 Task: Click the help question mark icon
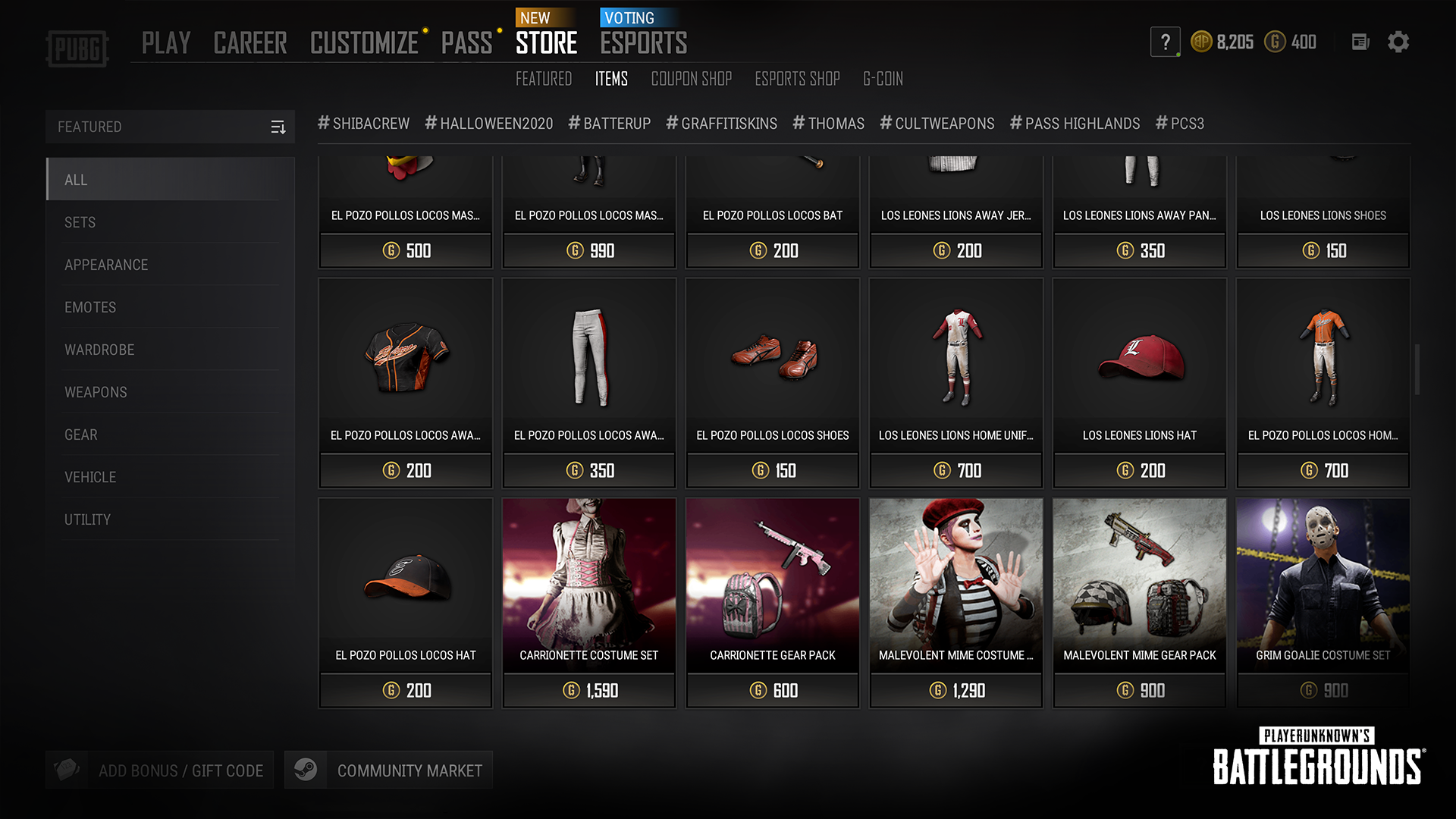[1166, 42]
